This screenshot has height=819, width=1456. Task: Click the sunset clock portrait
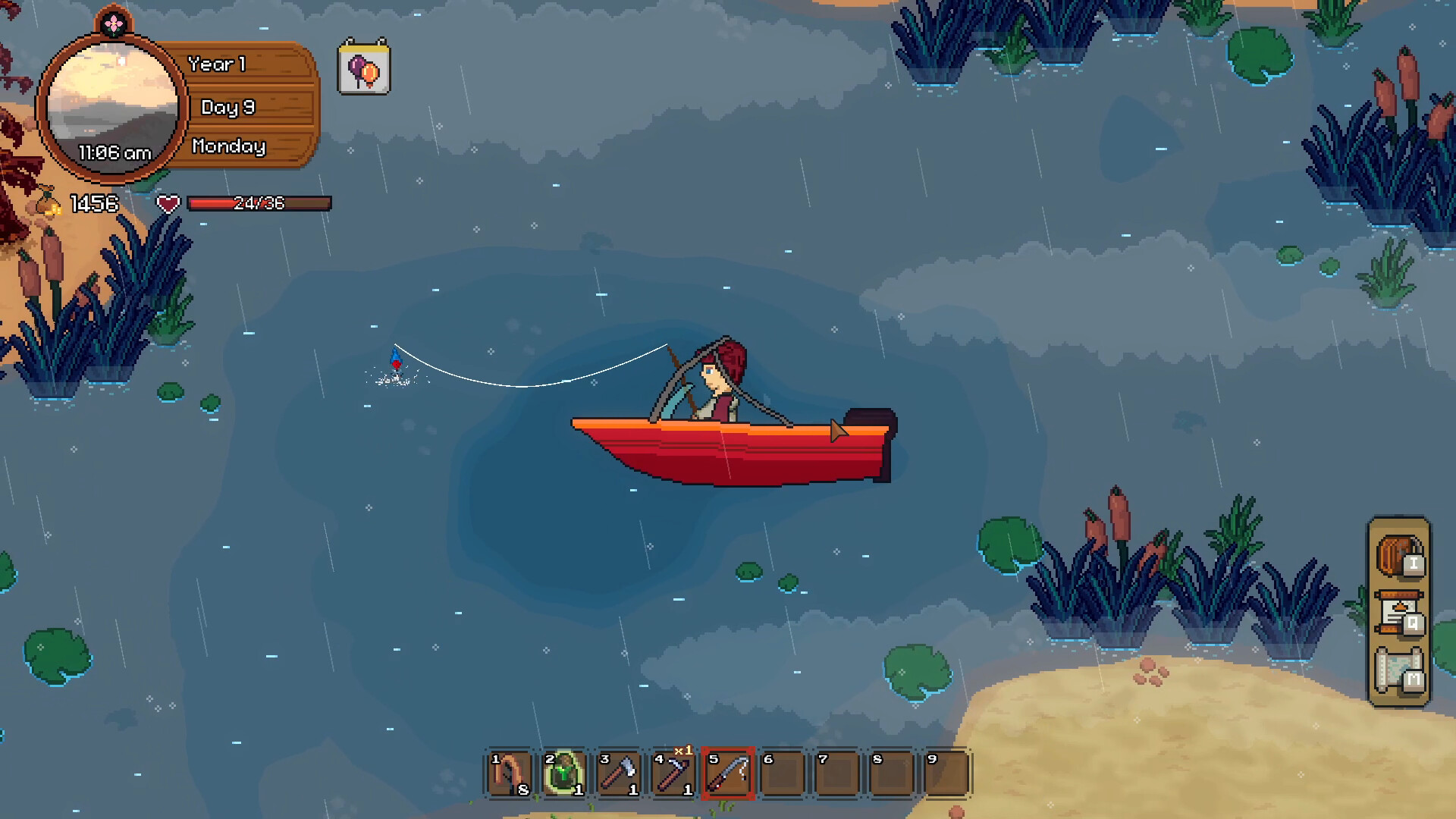coord(113,108)
